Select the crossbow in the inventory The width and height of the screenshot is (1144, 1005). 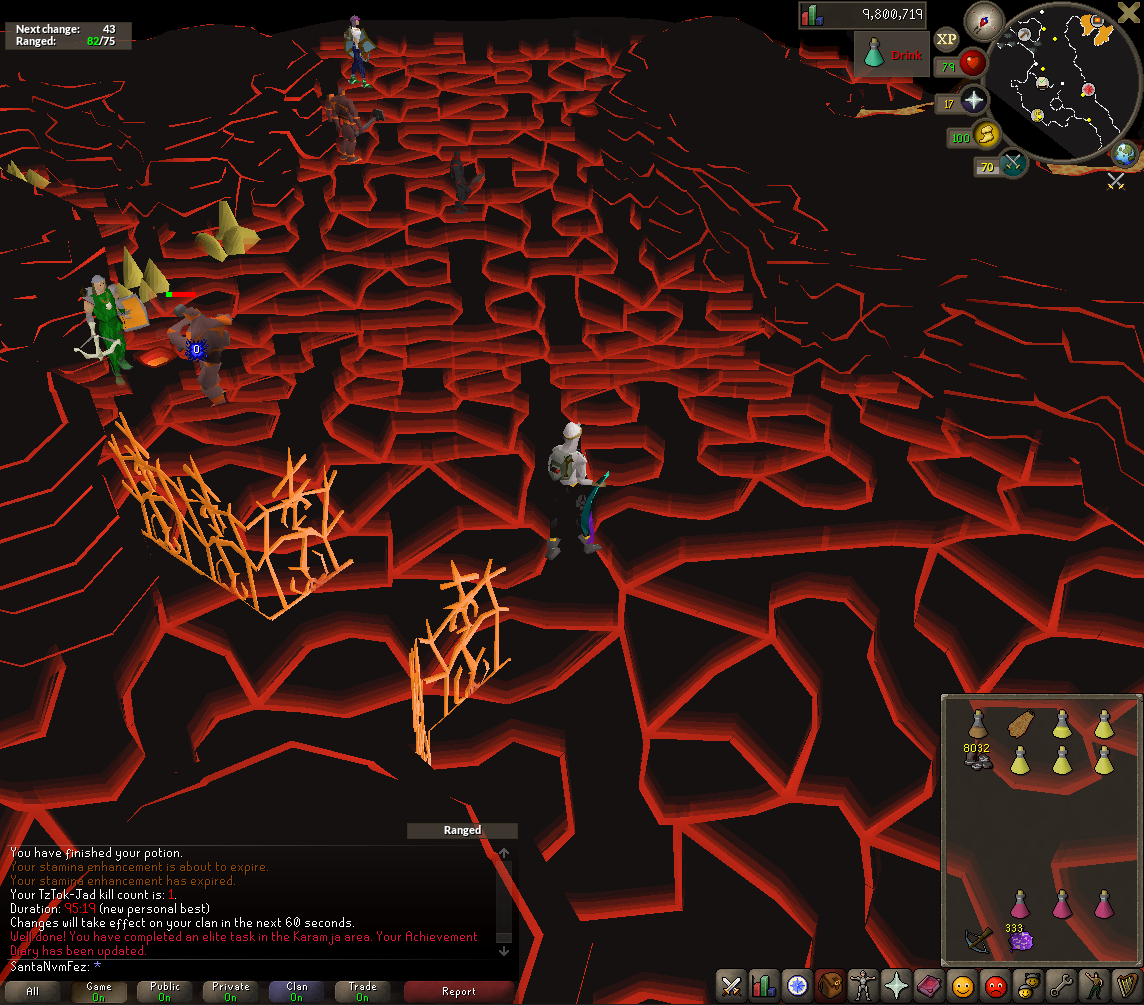click(978, 940)
